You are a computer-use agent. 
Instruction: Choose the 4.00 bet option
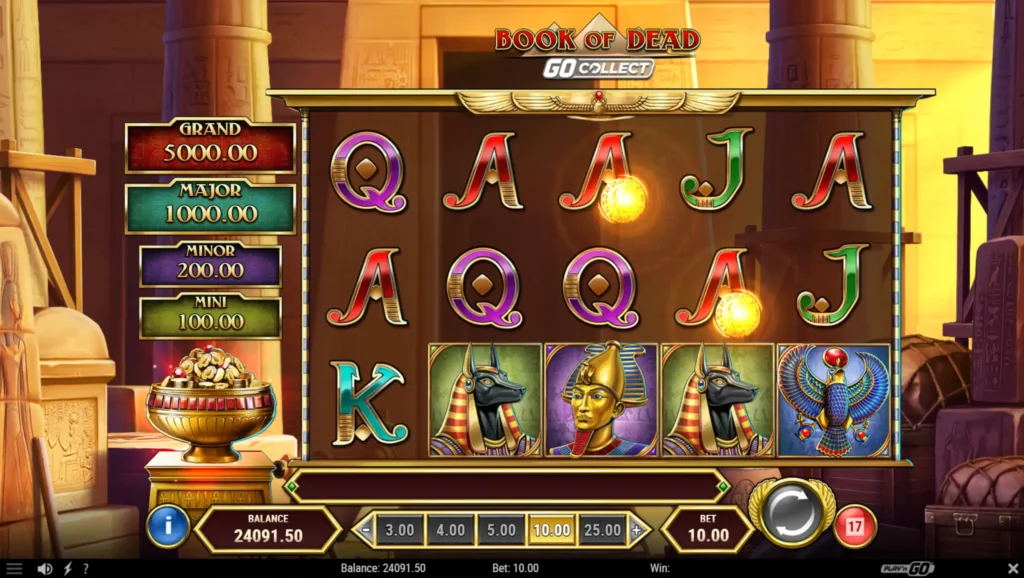click(450, 529)
